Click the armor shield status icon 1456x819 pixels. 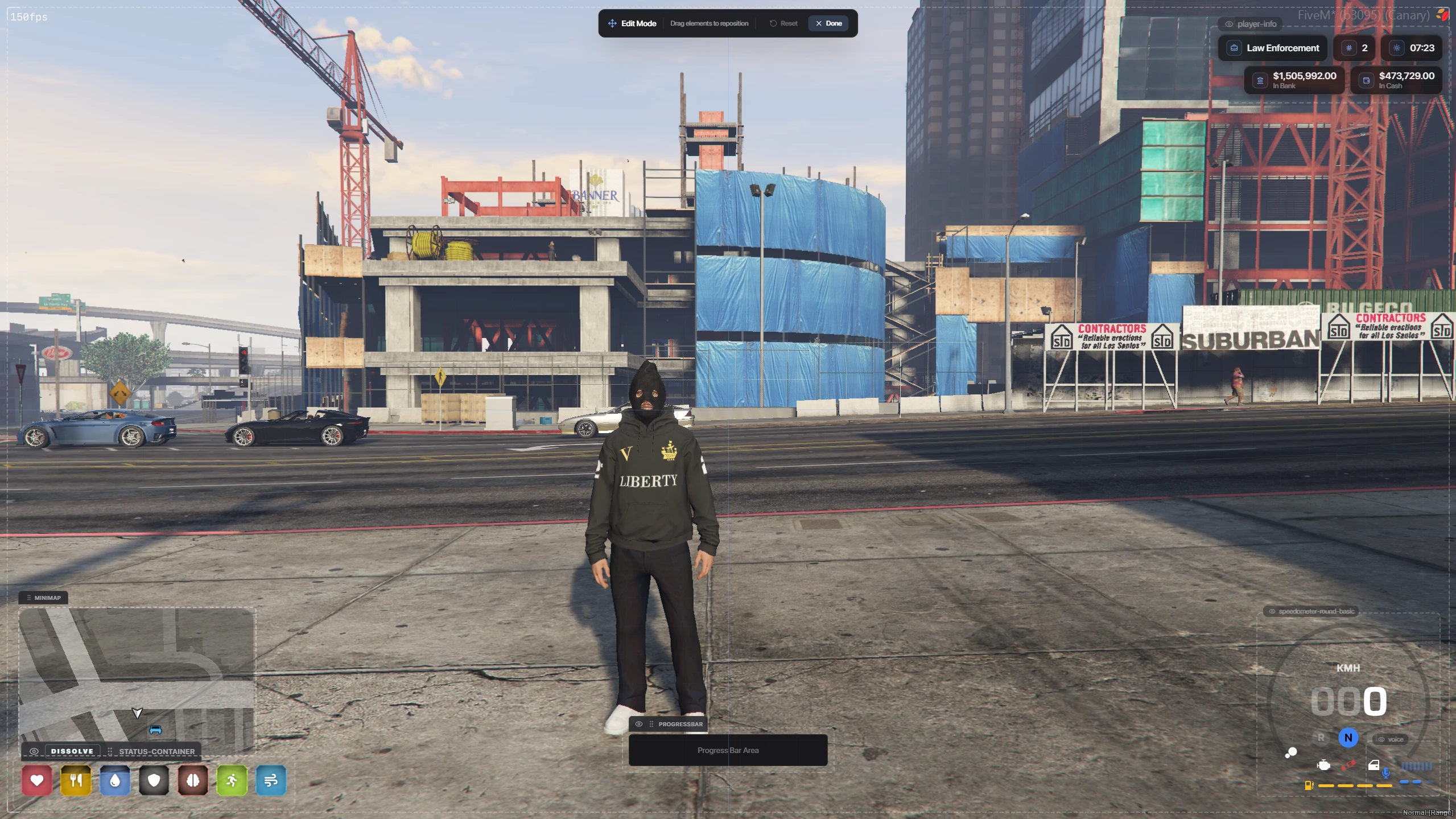tap(154, 780)
